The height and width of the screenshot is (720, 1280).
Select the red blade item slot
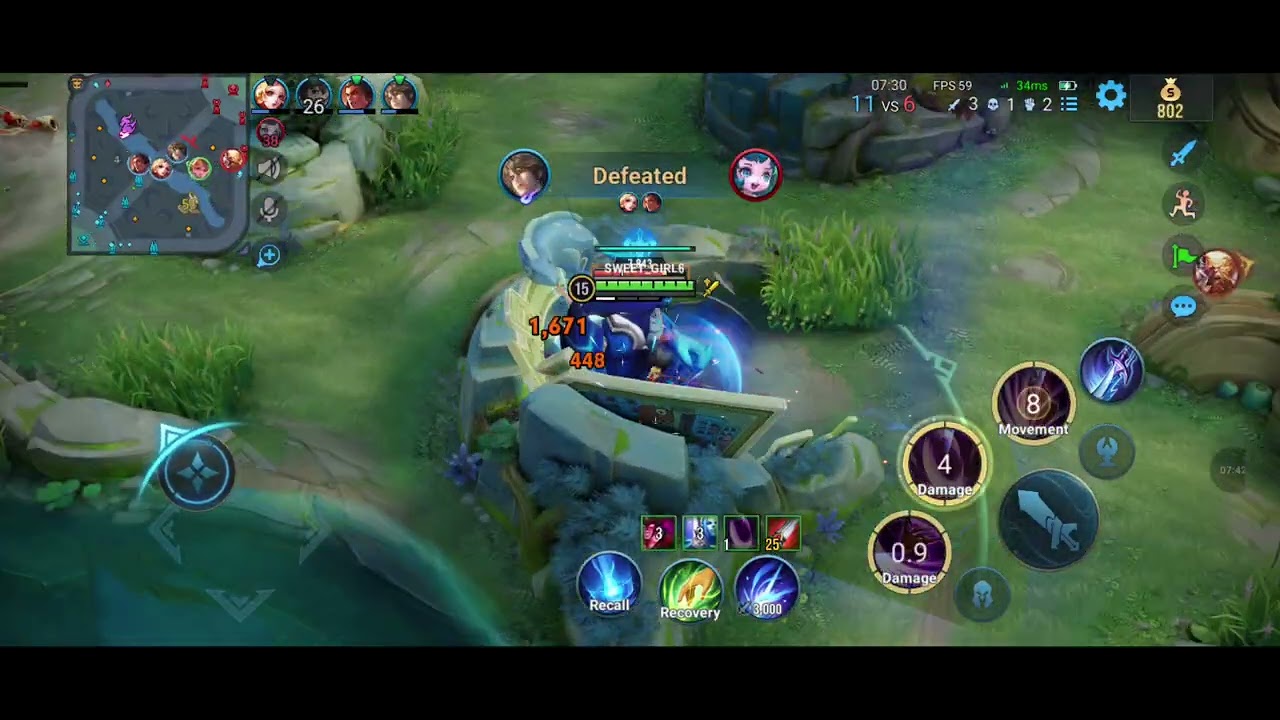point(783,533)
